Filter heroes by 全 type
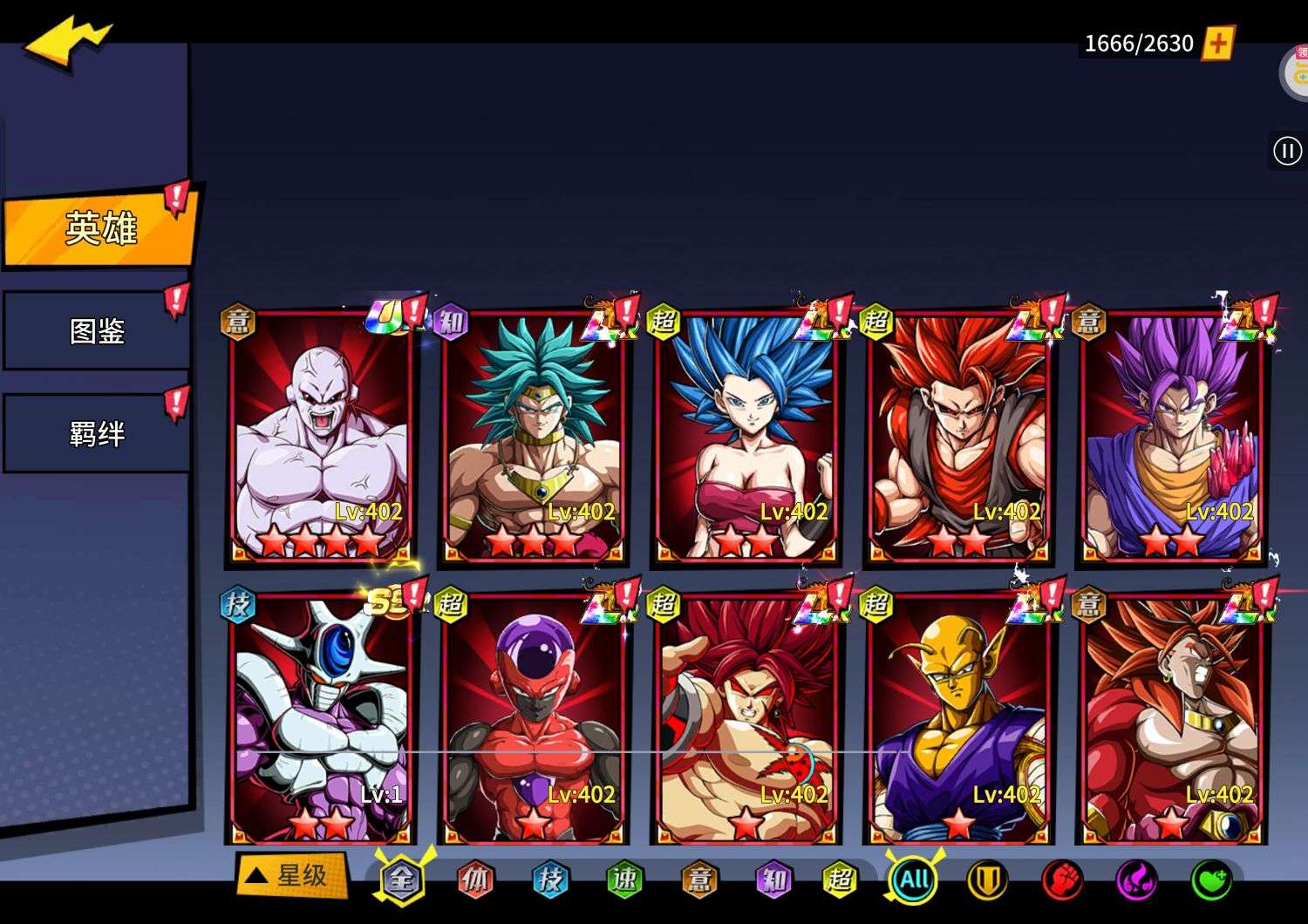The height and width of the screenshot is (924, 1308). (401, 880)
